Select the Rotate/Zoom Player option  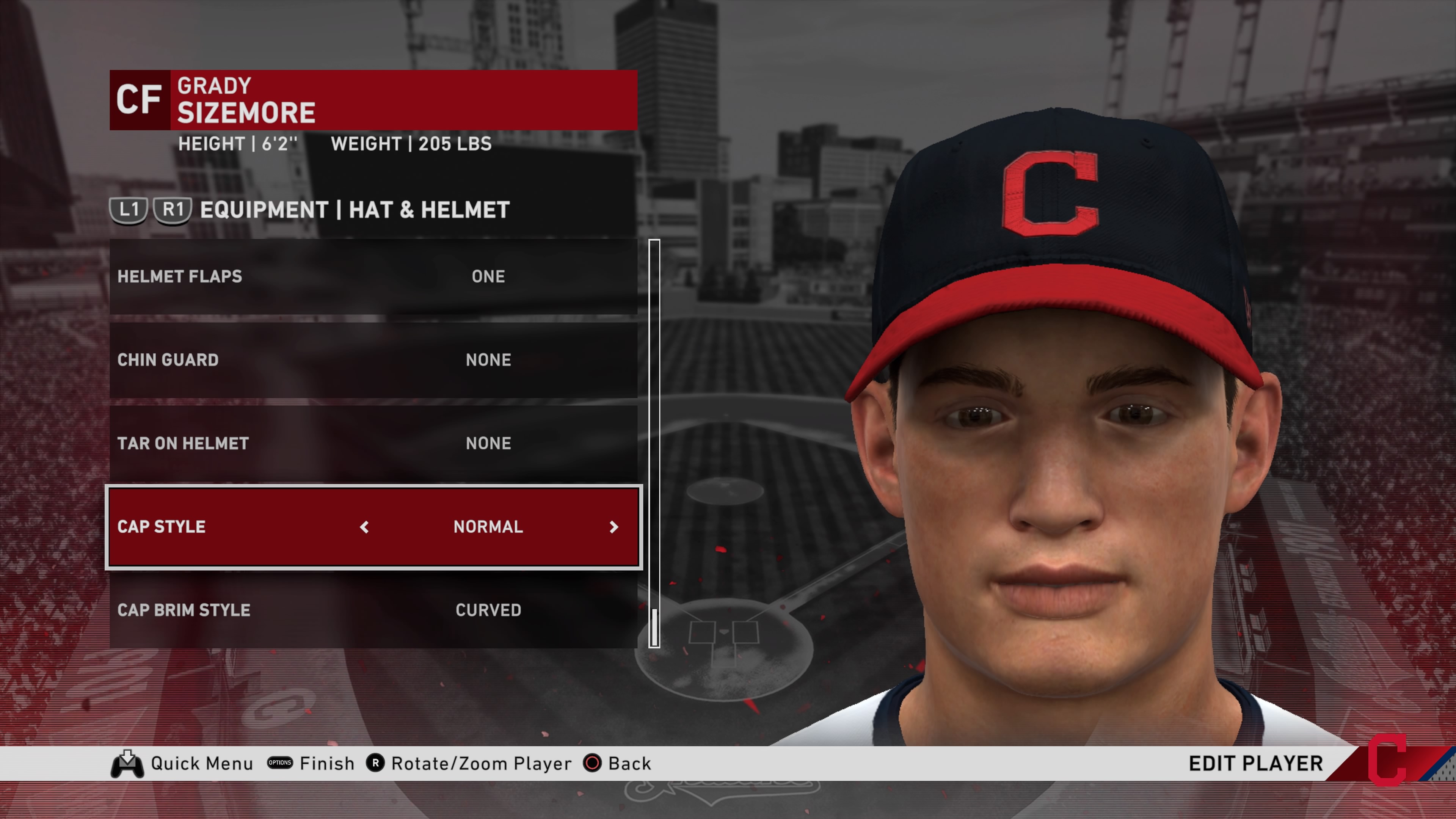[469, 764]
